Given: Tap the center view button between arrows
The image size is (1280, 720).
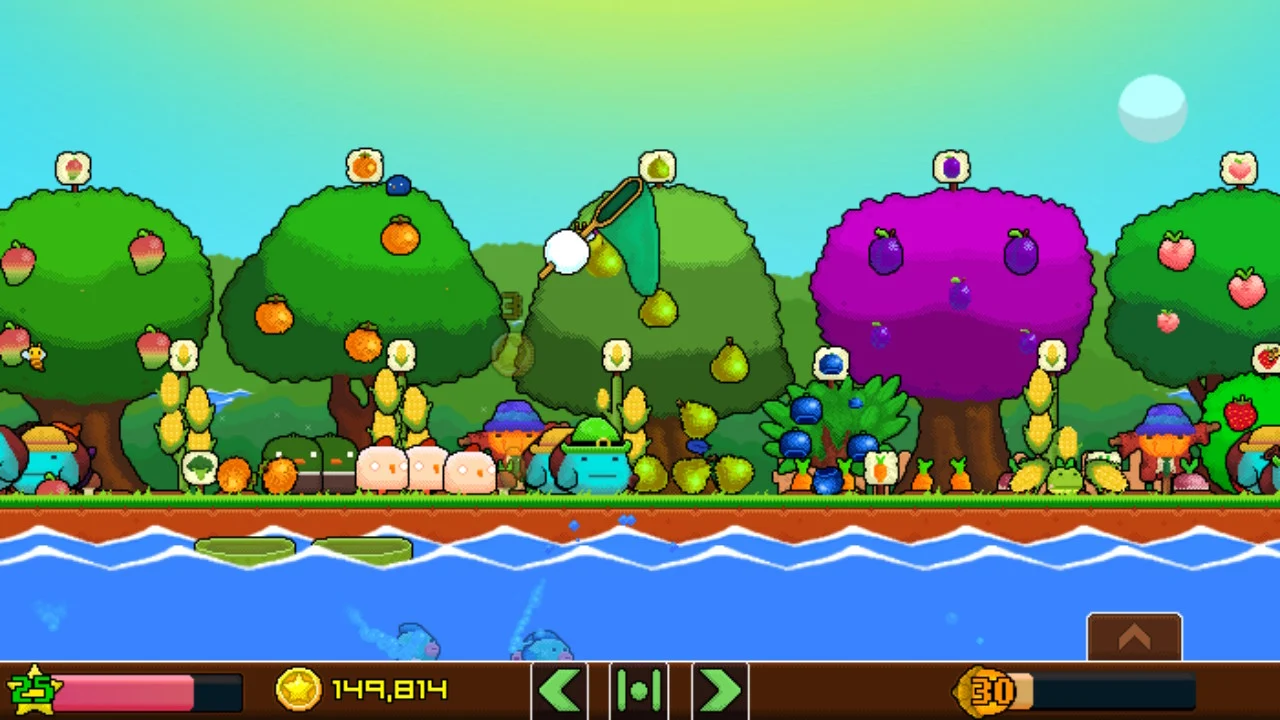Looking at the screenshot, I should tap(639, 690).
